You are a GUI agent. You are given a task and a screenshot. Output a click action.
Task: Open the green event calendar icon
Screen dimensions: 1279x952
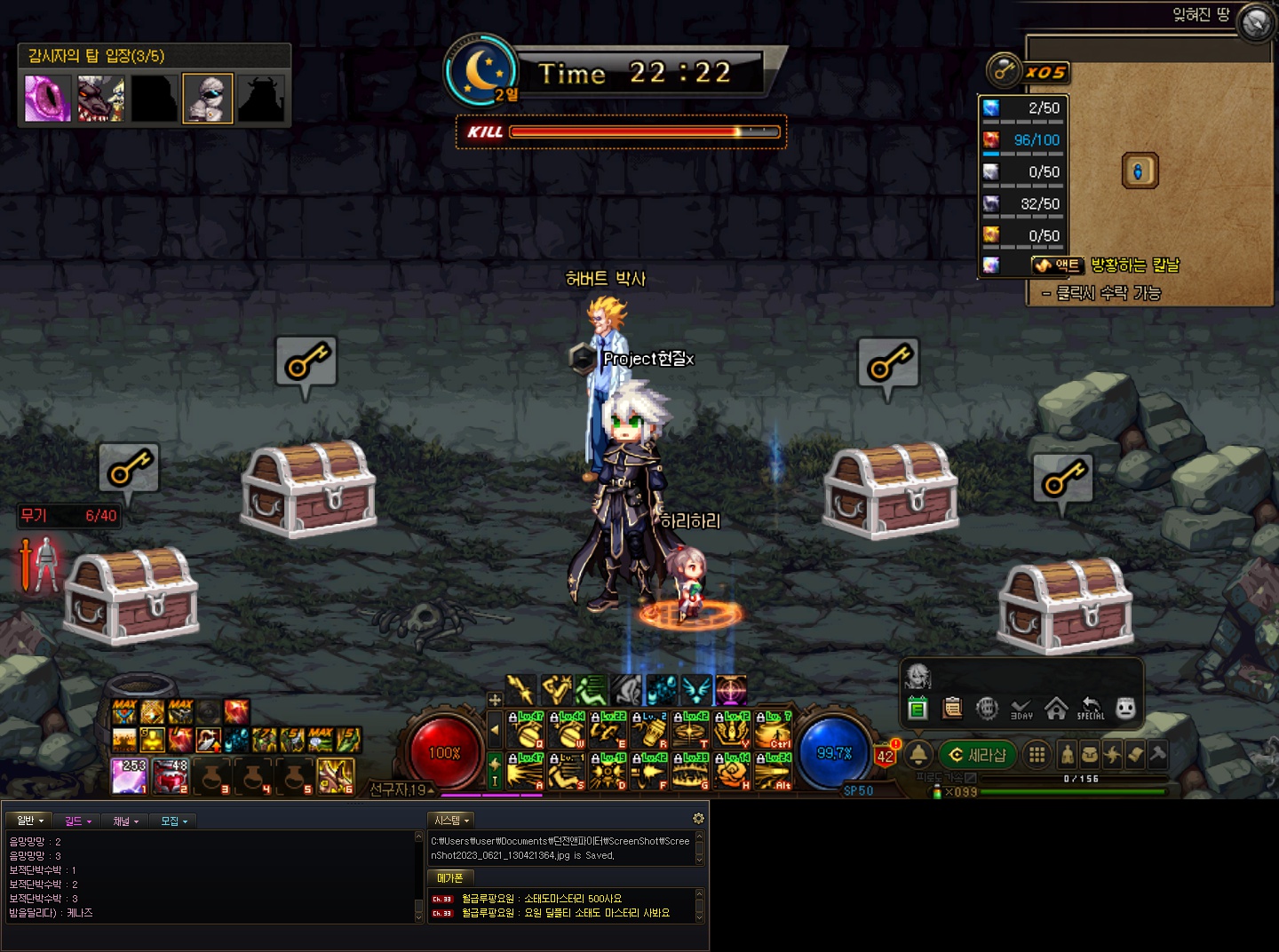(x=918, y=708)
